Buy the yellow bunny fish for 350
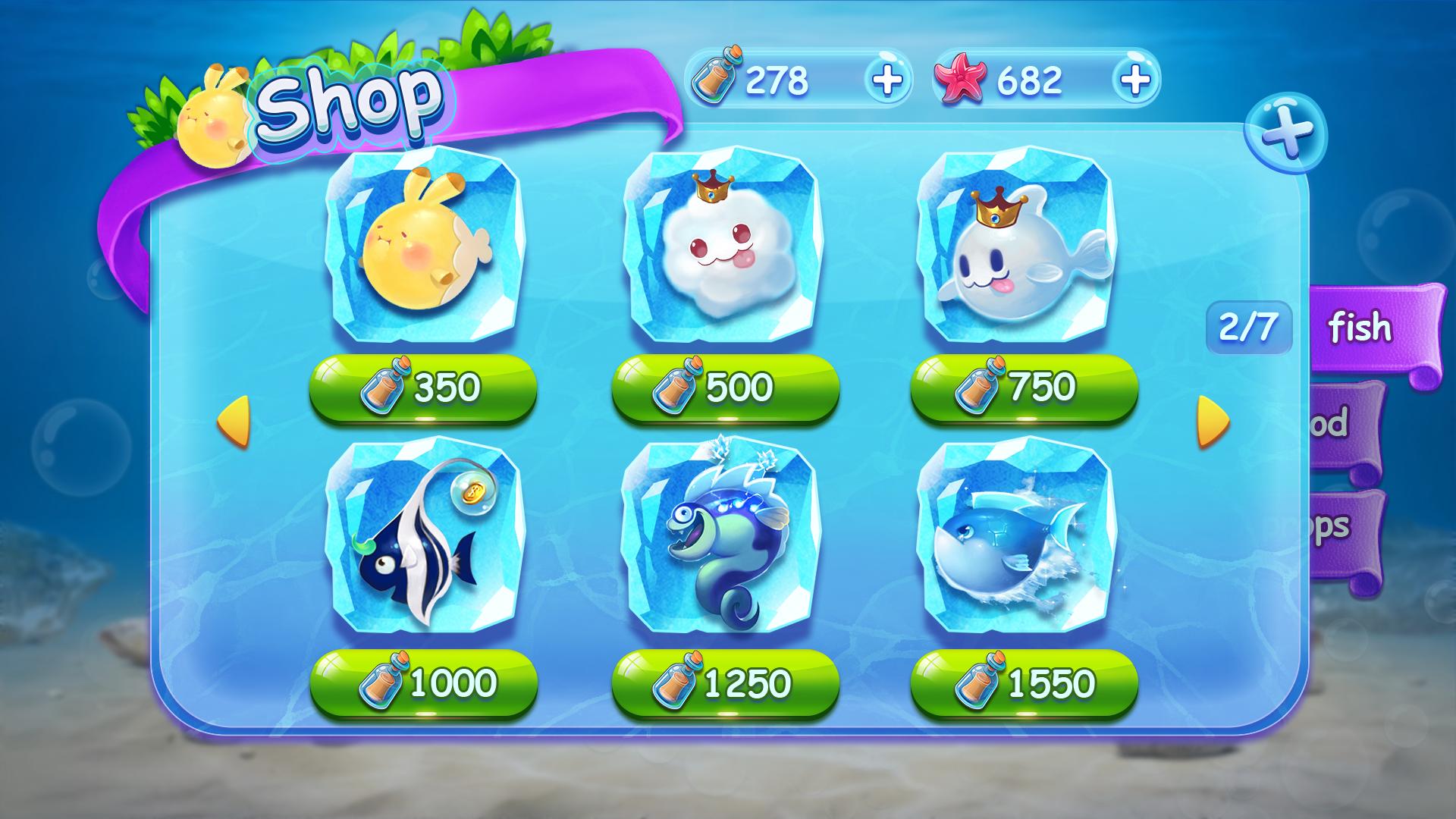 [x=423, y=388]
